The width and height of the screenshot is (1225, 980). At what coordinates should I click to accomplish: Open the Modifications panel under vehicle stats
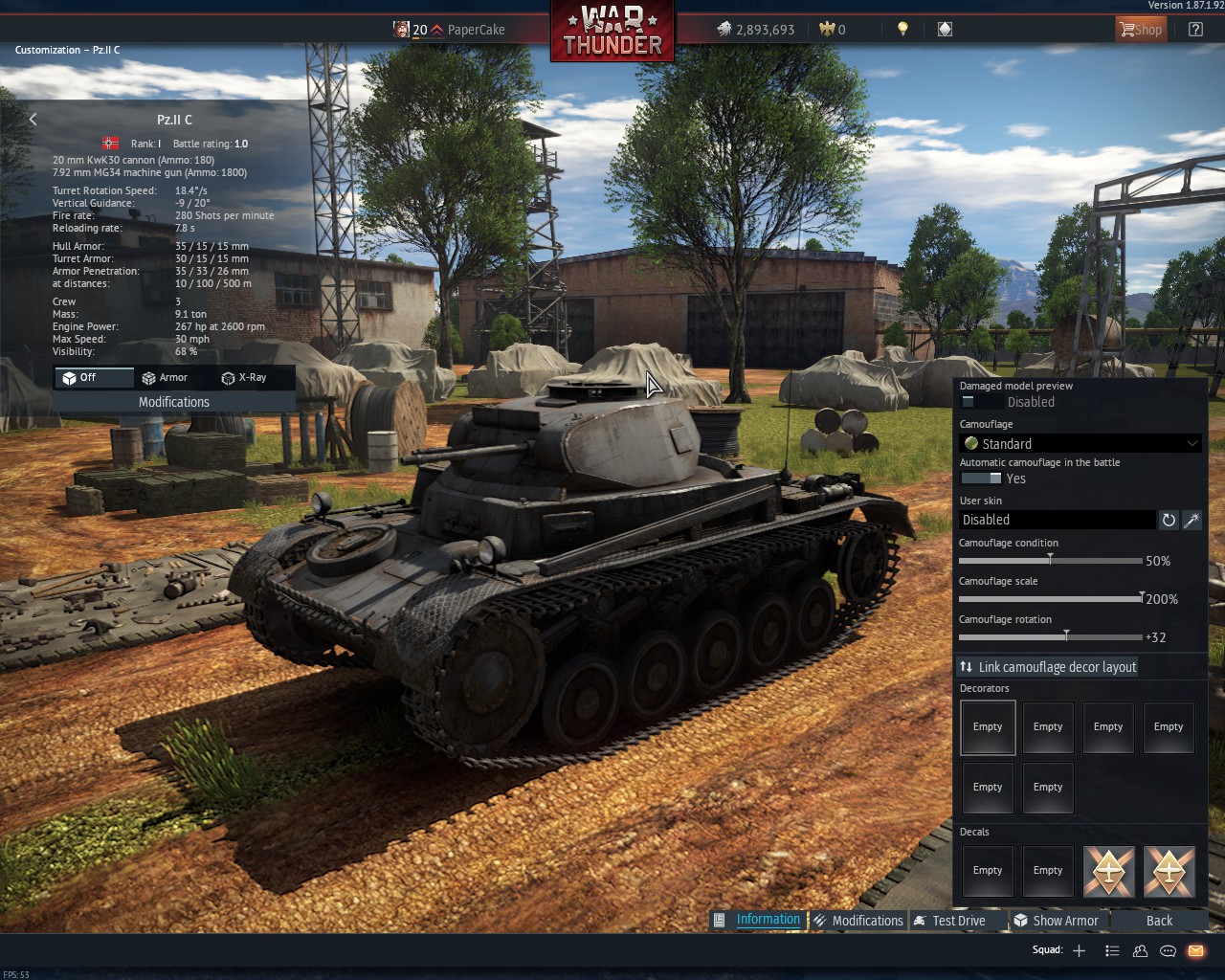coord(173,402)
